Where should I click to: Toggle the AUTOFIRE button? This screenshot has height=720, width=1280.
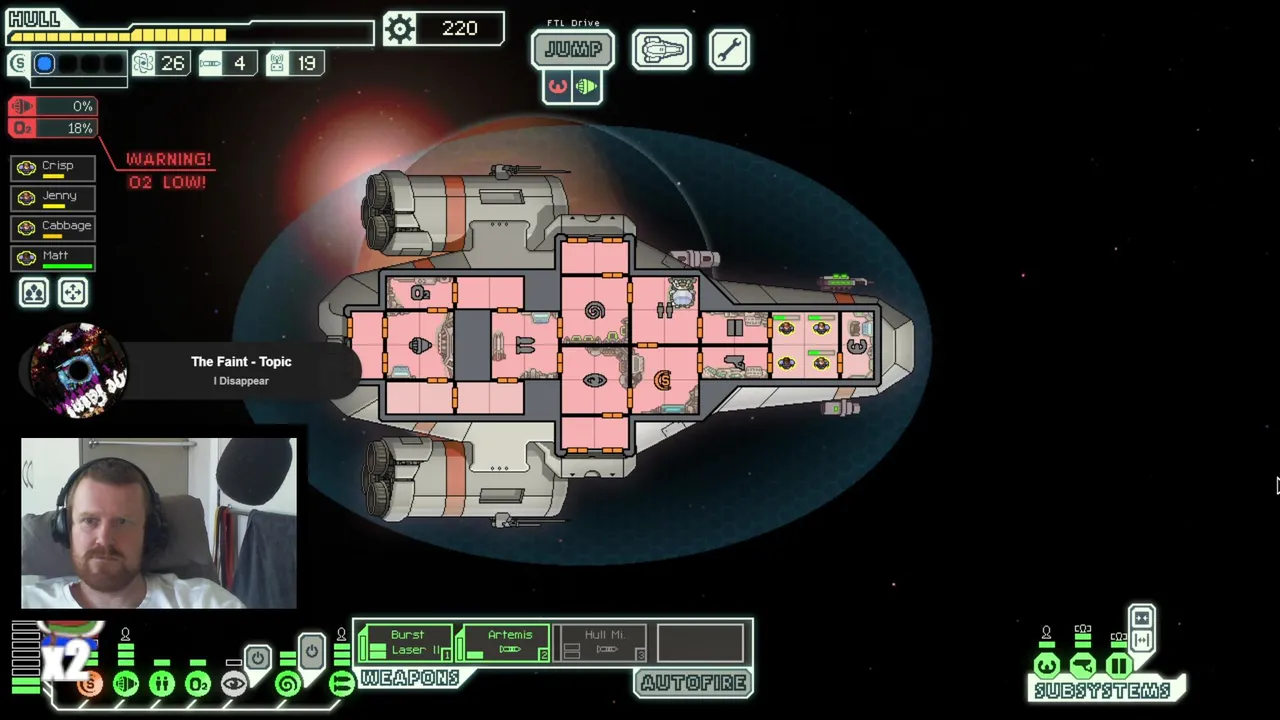694,683
